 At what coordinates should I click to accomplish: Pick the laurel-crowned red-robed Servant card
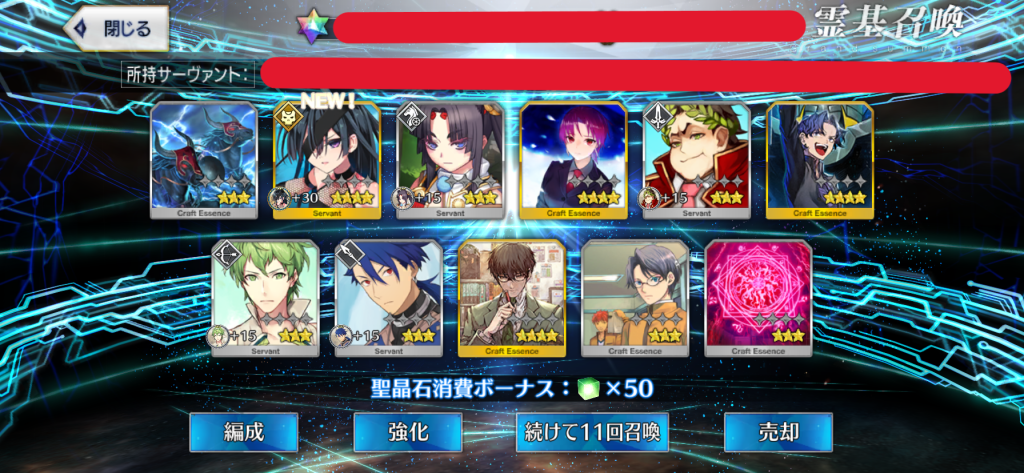click(696, 160)
